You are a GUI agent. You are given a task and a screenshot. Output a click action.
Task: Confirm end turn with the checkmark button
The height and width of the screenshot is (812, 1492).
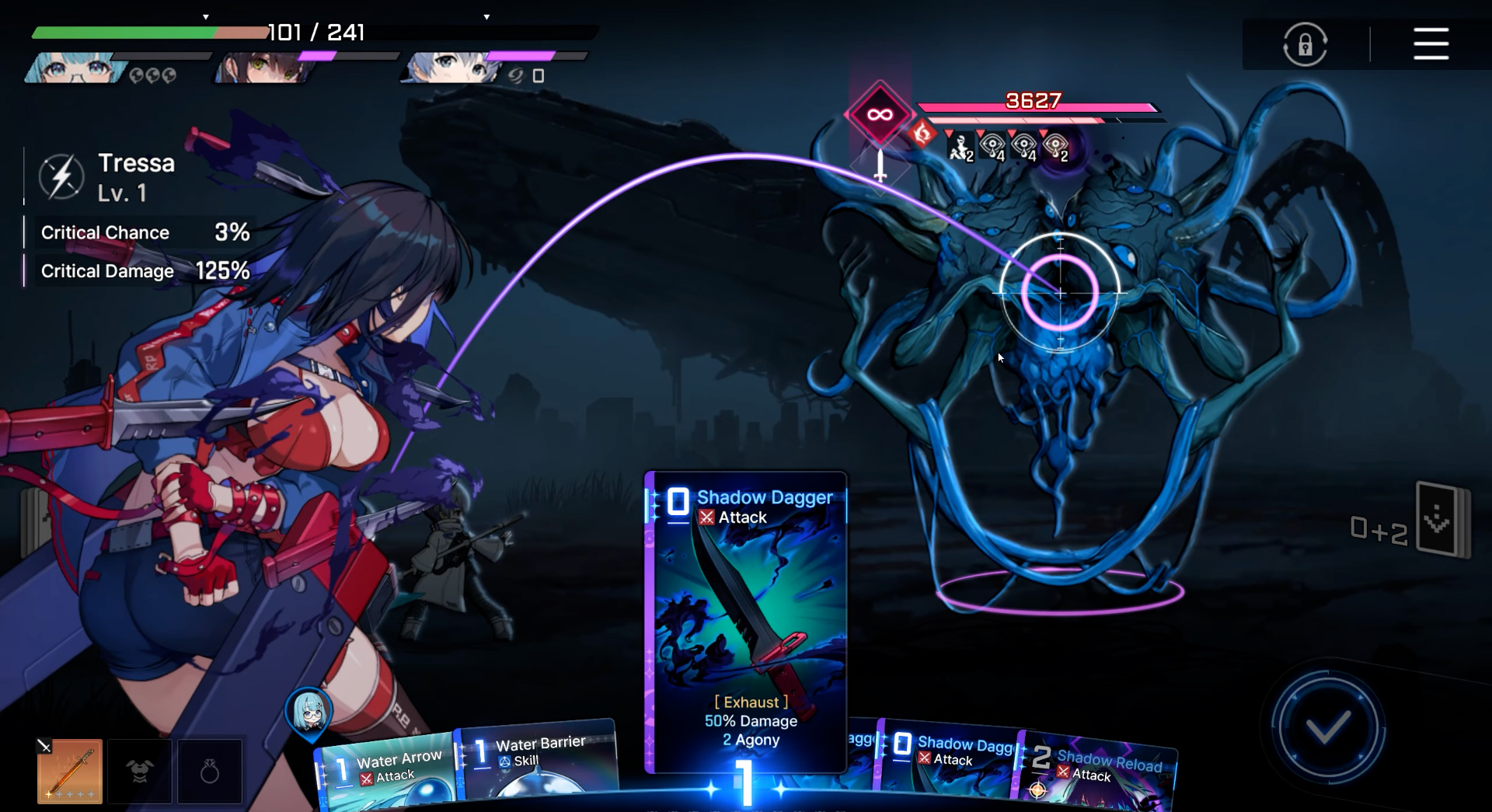tap(1327, 728)
